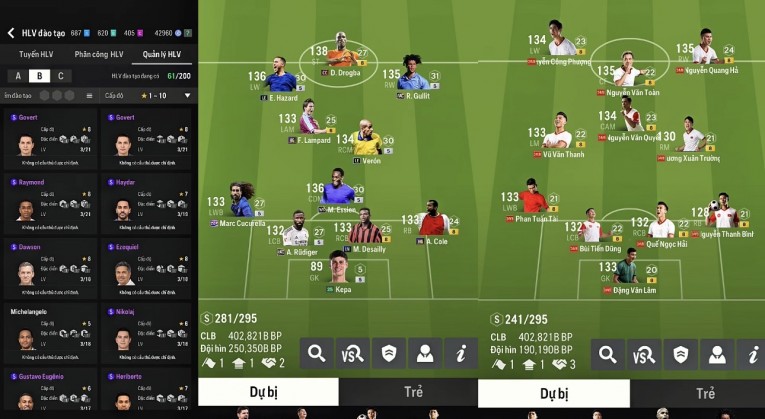Image resolution: width=765 pixels, height=419 pixels.
Task: Choose goalkeeper Kepa on the pitch
Action: click(343, 271)
